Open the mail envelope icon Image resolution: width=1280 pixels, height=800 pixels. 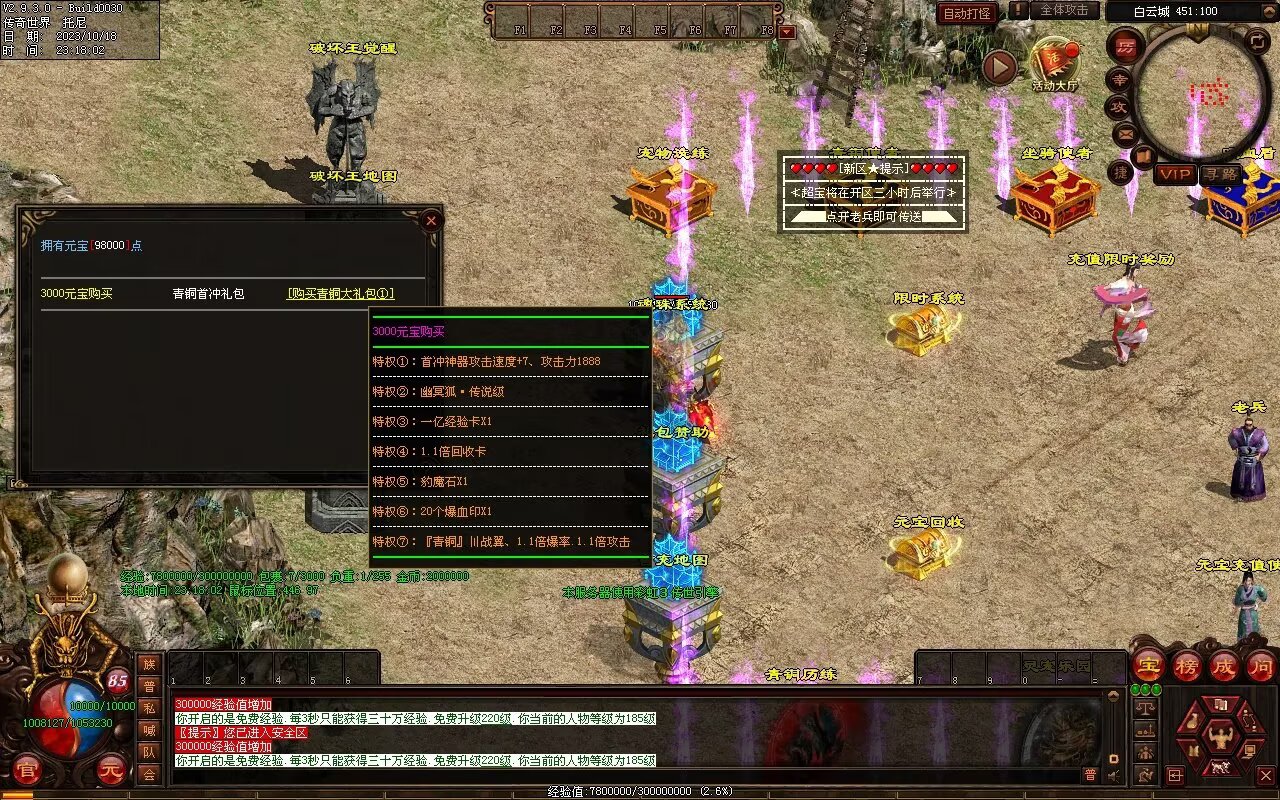click(x=1126, y=133)
